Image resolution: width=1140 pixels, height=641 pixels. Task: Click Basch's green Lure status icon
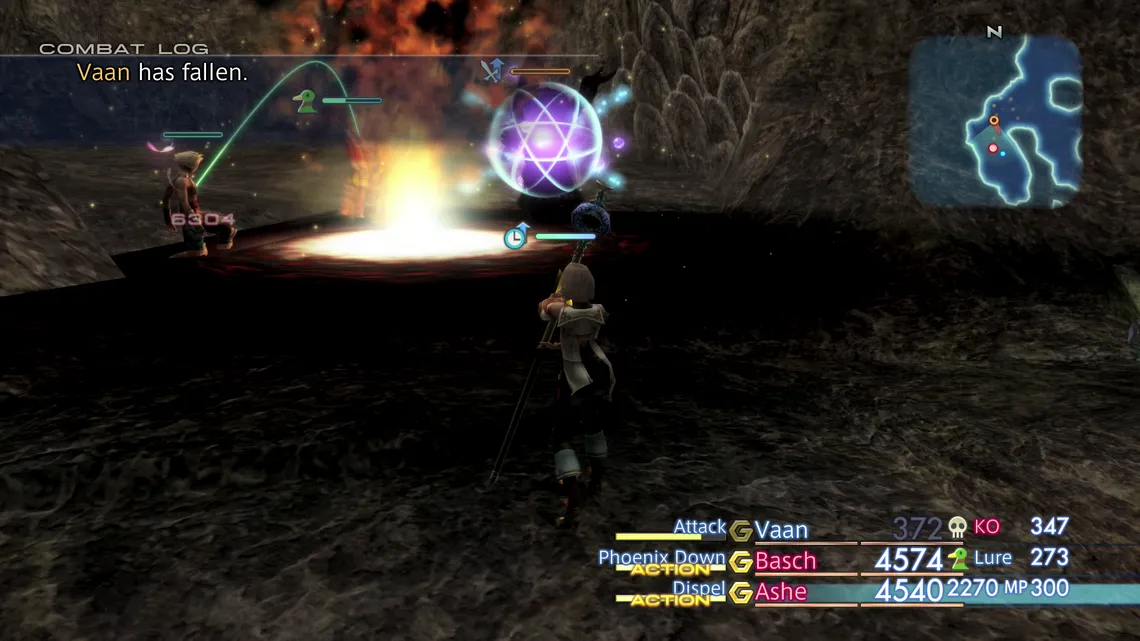coord(958,558)
